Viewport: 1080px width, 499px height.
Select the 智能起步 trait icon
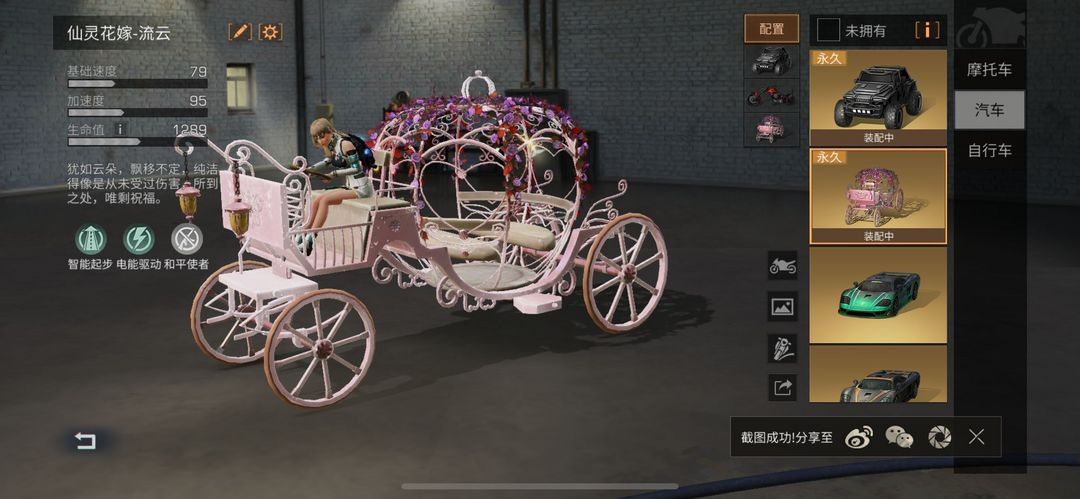click(x=91, y=239)
